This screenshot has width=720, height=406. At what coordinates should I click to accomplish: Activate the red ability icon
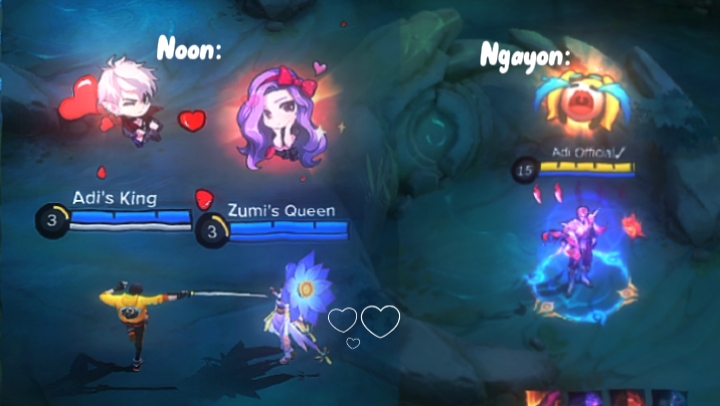click(x=627, y=397)
